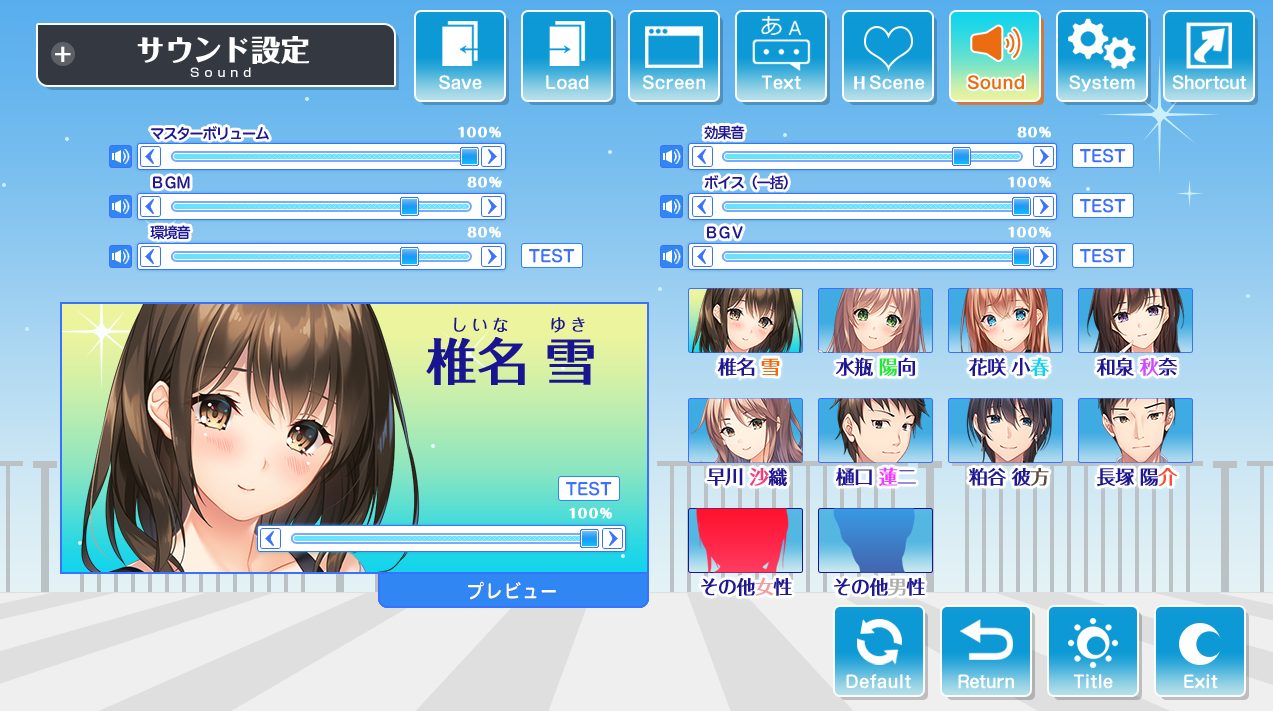Reset sound settings with the Default button
The height and width of the screenshot is (711, 1273).
point(879,652)
